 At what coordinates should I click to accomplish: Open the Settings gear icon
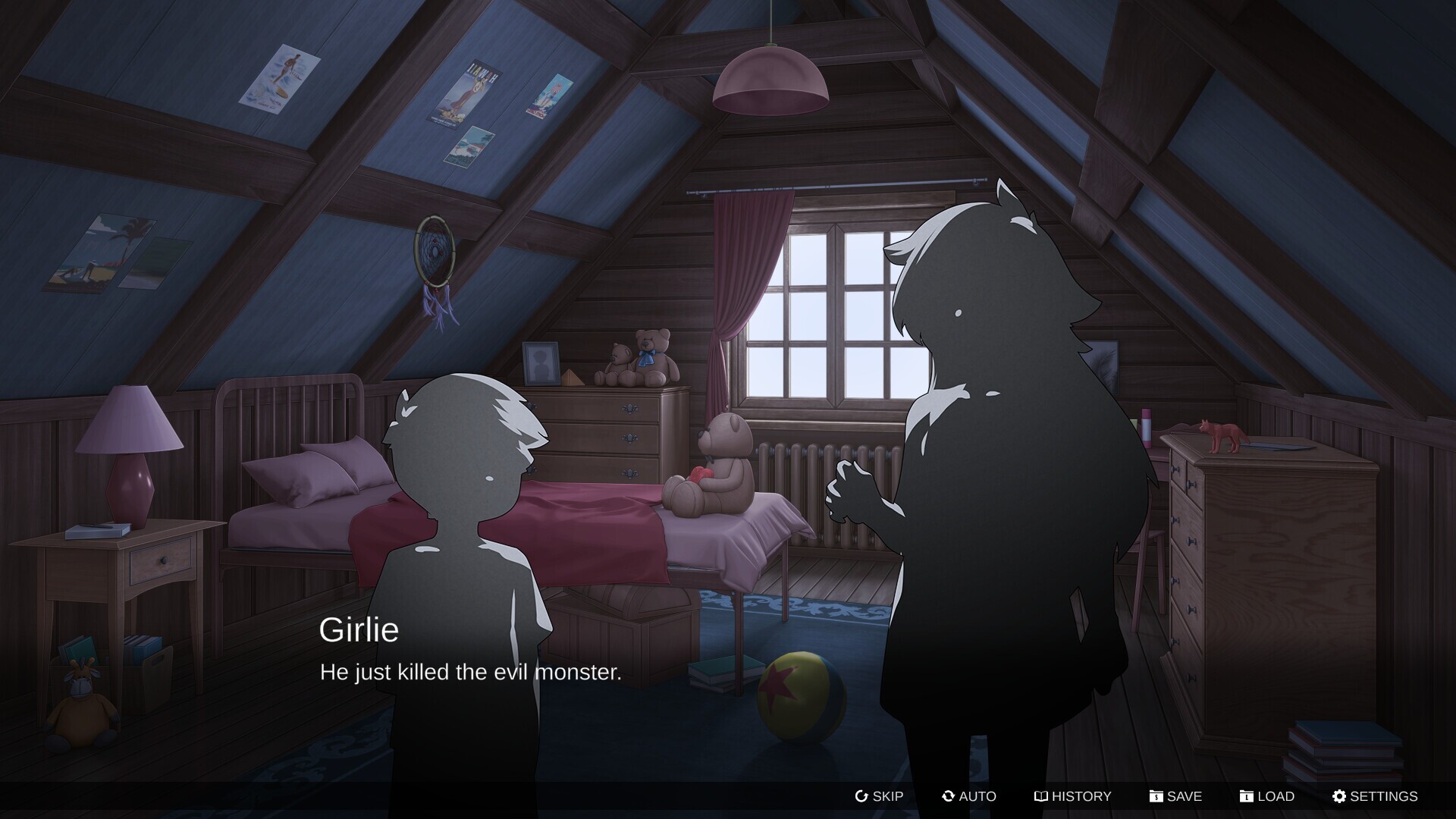1339,796
